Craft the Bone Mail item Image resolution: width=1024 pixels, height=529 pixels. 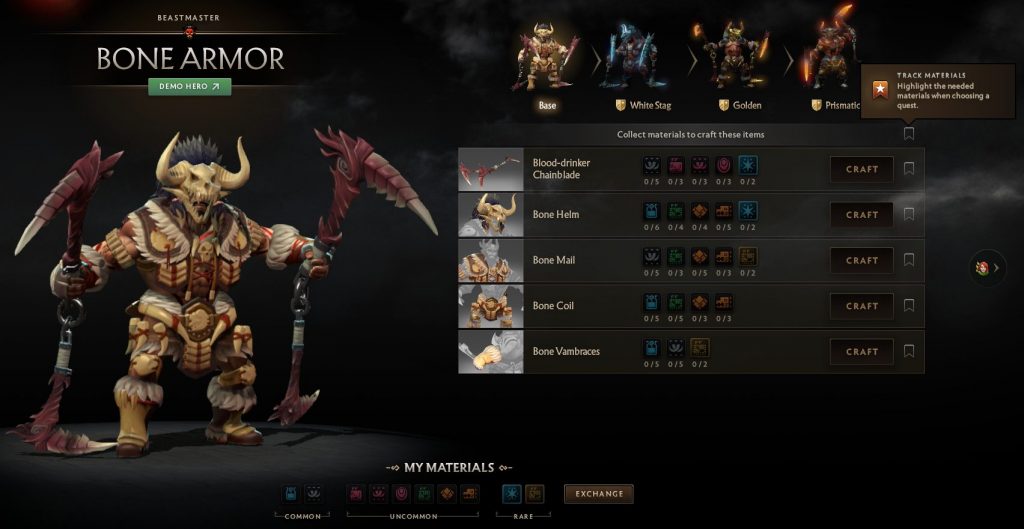(861, 260)
